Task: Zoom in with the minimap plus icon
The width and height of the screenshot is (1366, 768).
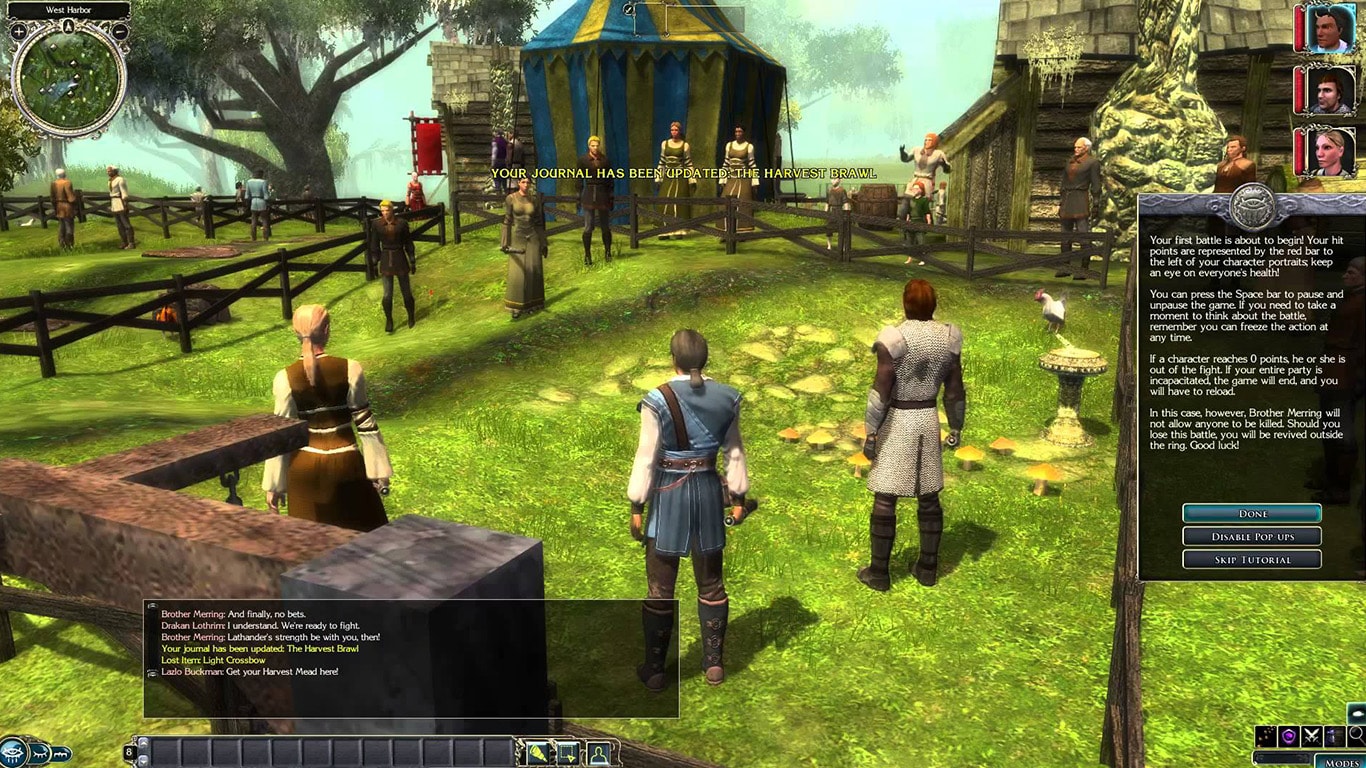Action: coord(17,30)
